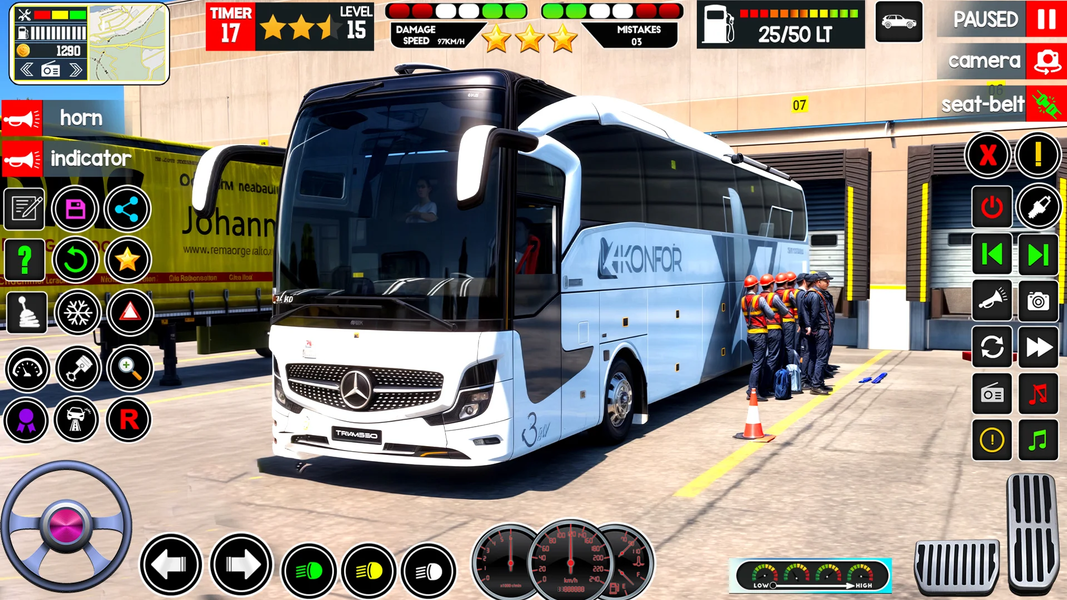Select the gold star icon
Image resolution: width=1067 pixels, height=600 pixels.
(x=127, y=261)
